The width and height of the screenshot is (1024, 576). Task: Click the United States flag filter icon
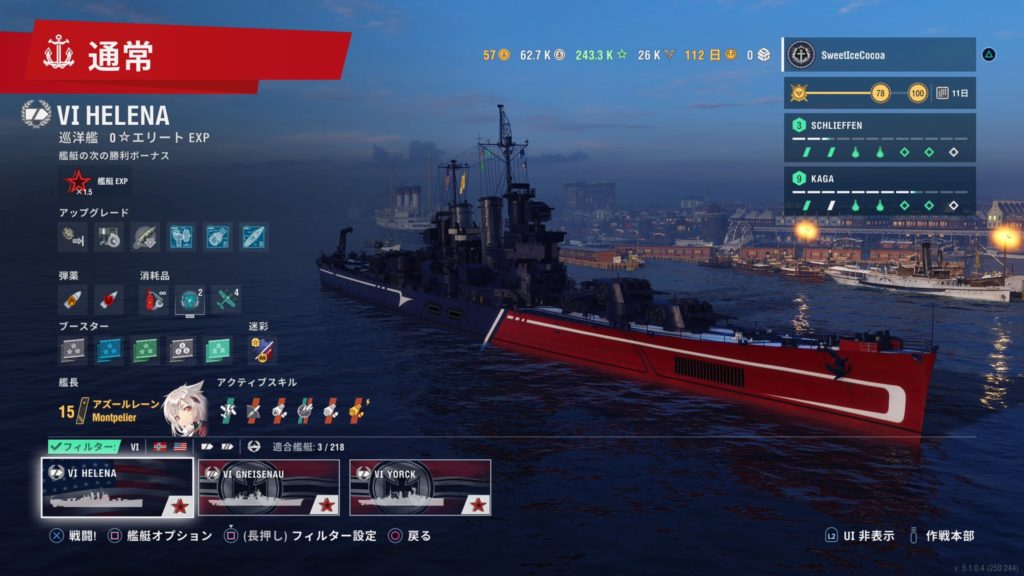[x=180, y=447]
